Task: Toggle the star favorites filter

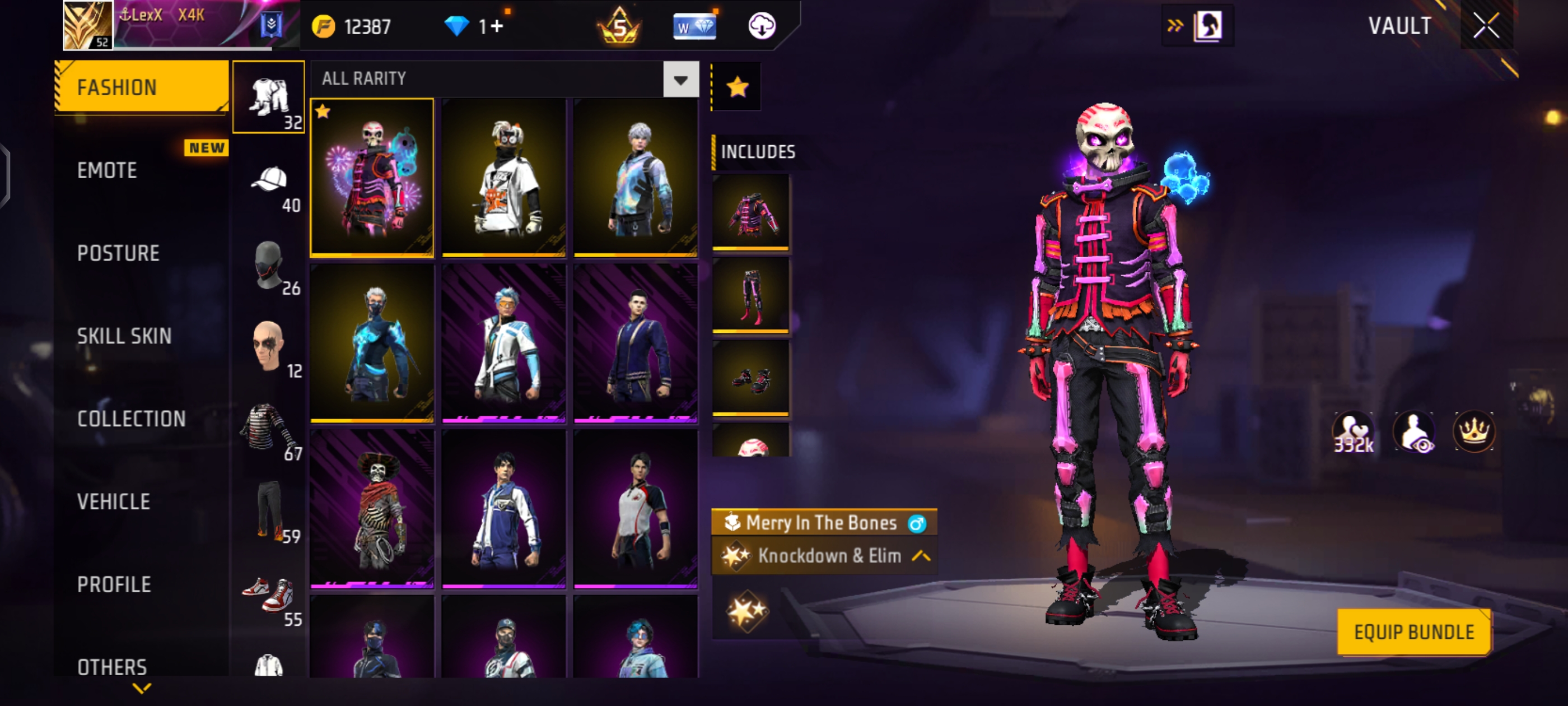Action: click(x=737, y=87)
